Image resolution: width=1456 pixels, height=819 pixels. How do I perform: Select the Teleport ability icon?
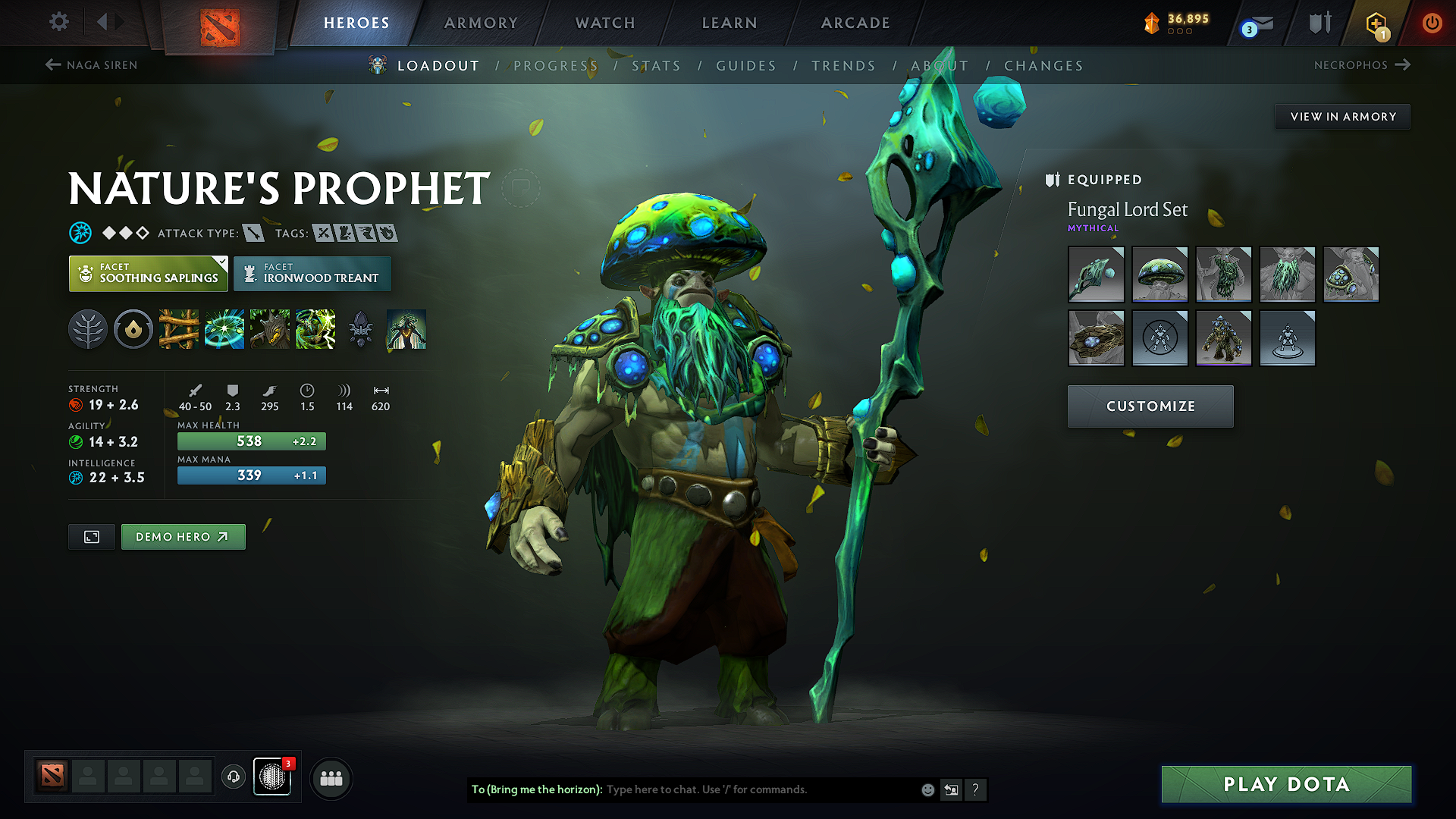coord(224,329)
